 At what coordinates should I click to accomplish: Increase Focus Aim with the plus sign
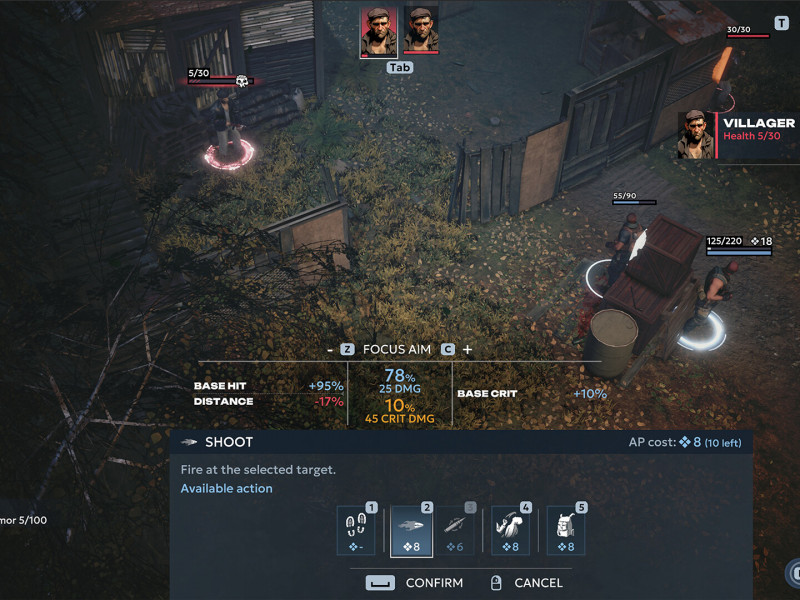[467, 349]
